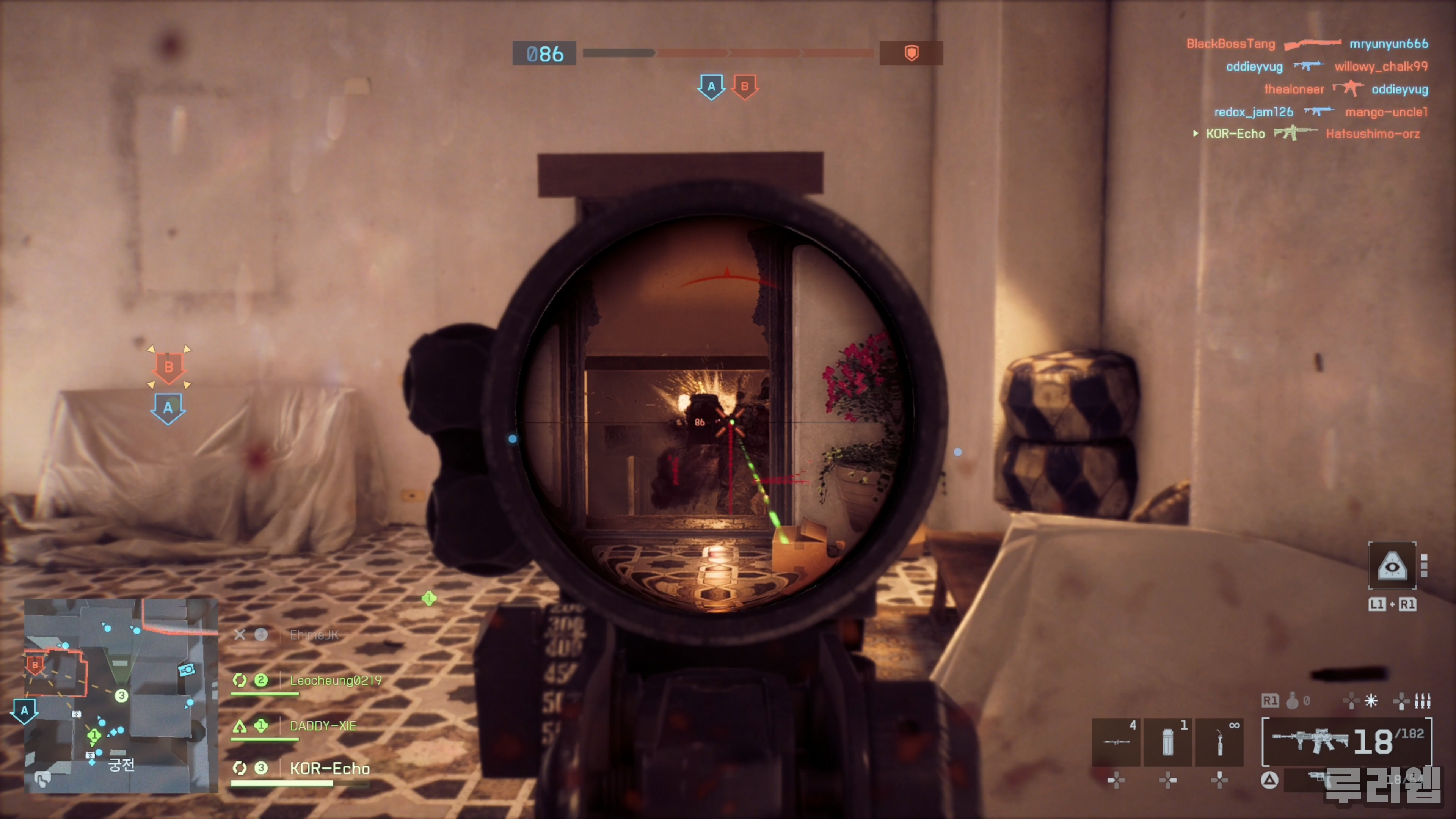The height and width of the screenshot is (819, 1456).
Task: Select squad leader DADDY-XIE
Action: 323,726
